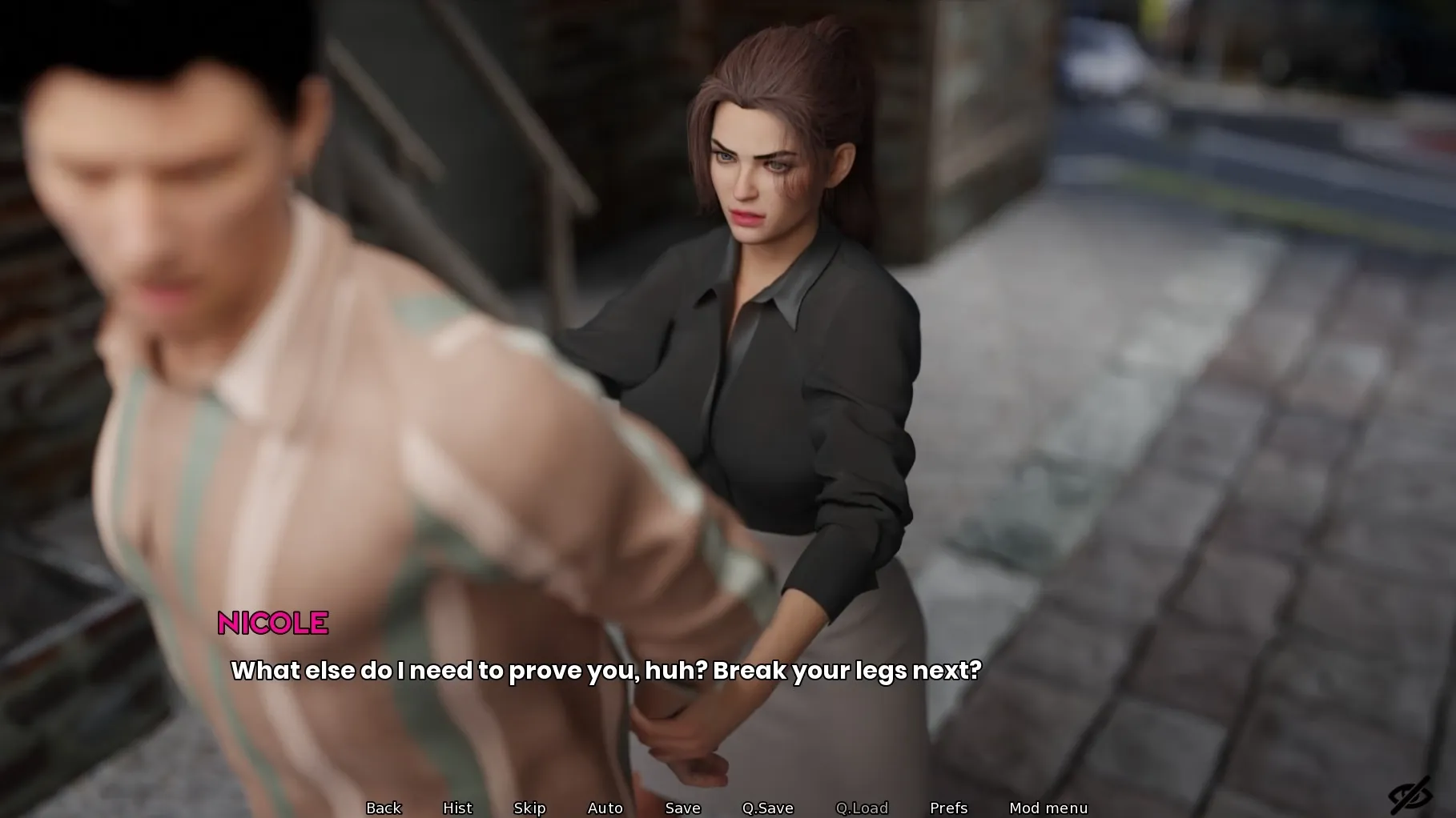Viewport: 1456px width, 818px height.
Task: Click Q.Save to quick save
Action: coord(767,808)
